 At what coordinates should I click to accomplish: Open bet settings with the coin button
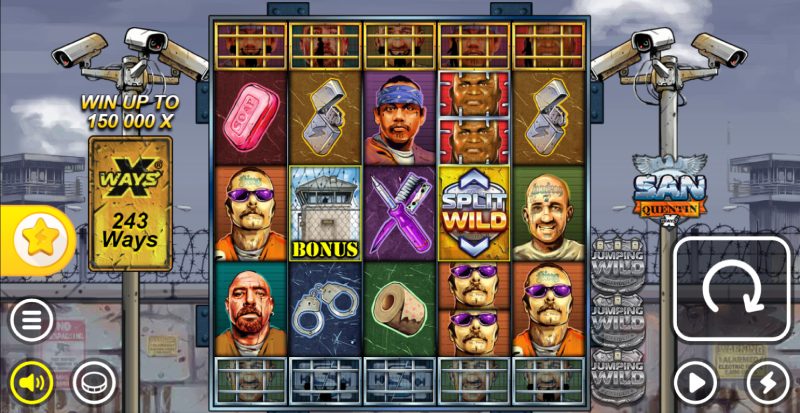pyautogui.click(x=93, y=381)
